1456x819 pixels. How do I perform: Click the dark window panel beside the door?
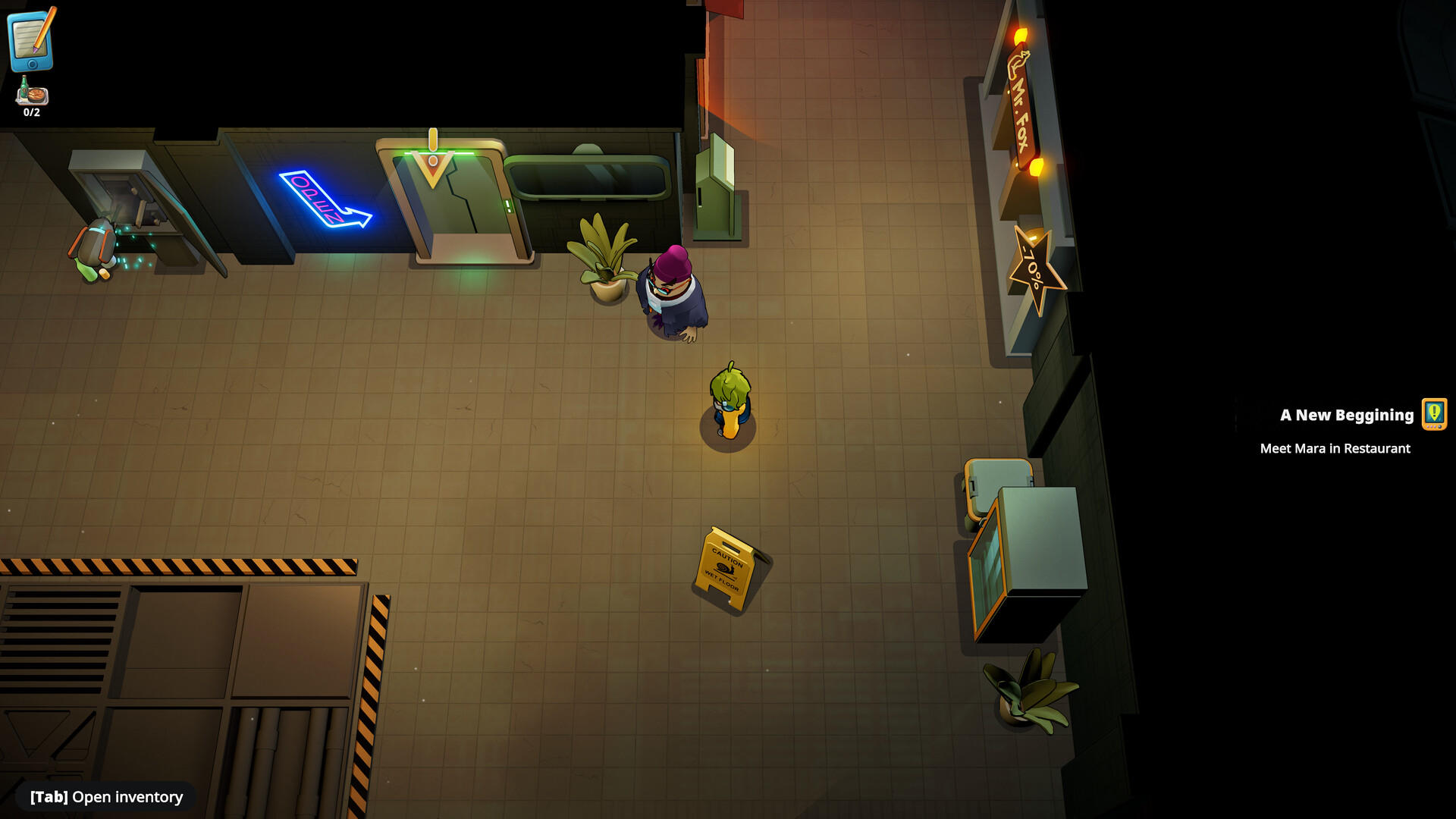(x=591, y=178)
